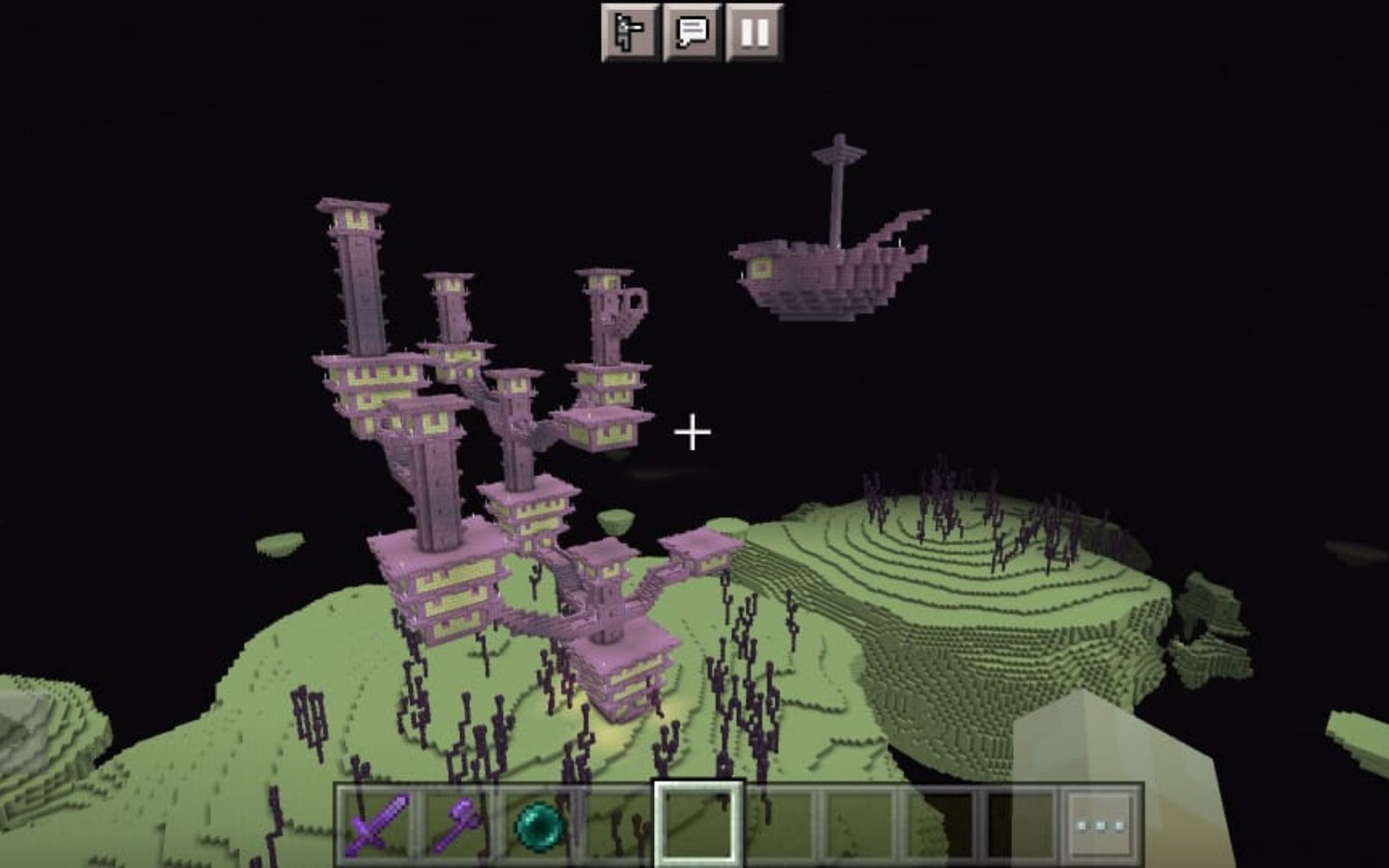Toggle game pause on with the pause control

[752, 30]
